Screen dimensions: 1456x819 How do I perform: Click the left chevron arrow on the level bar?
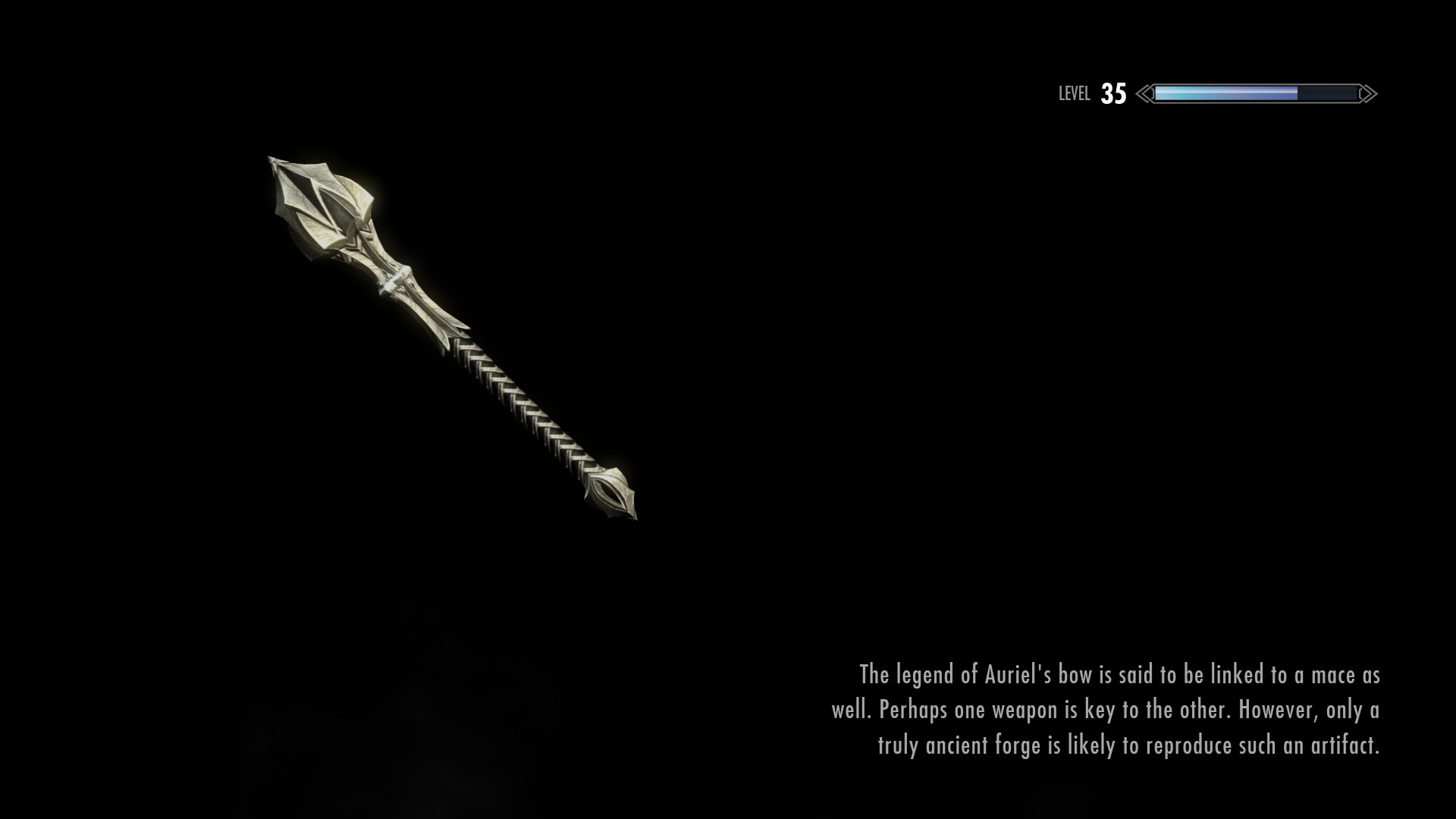click(x=1143, y=93)
